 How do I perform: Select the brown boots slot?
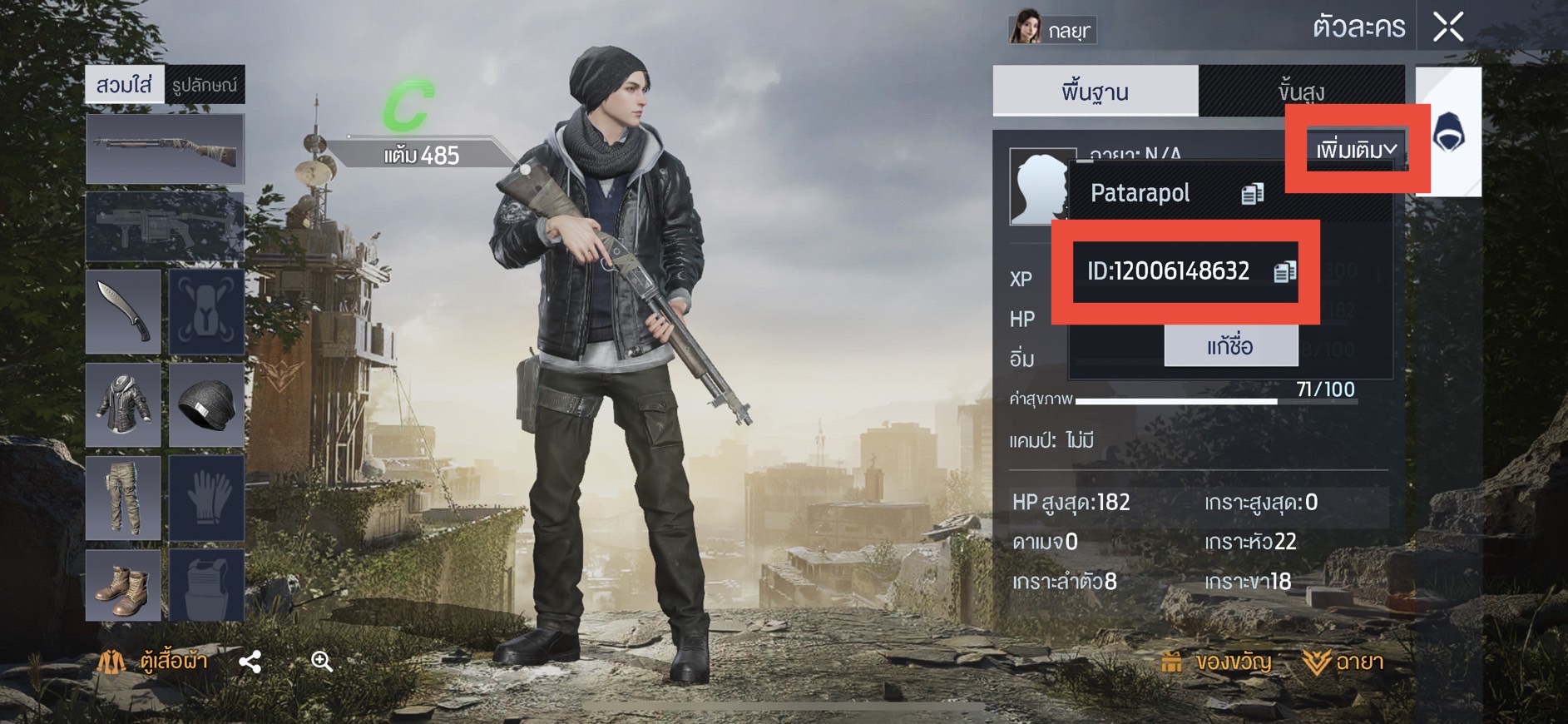tap(123, 586)
